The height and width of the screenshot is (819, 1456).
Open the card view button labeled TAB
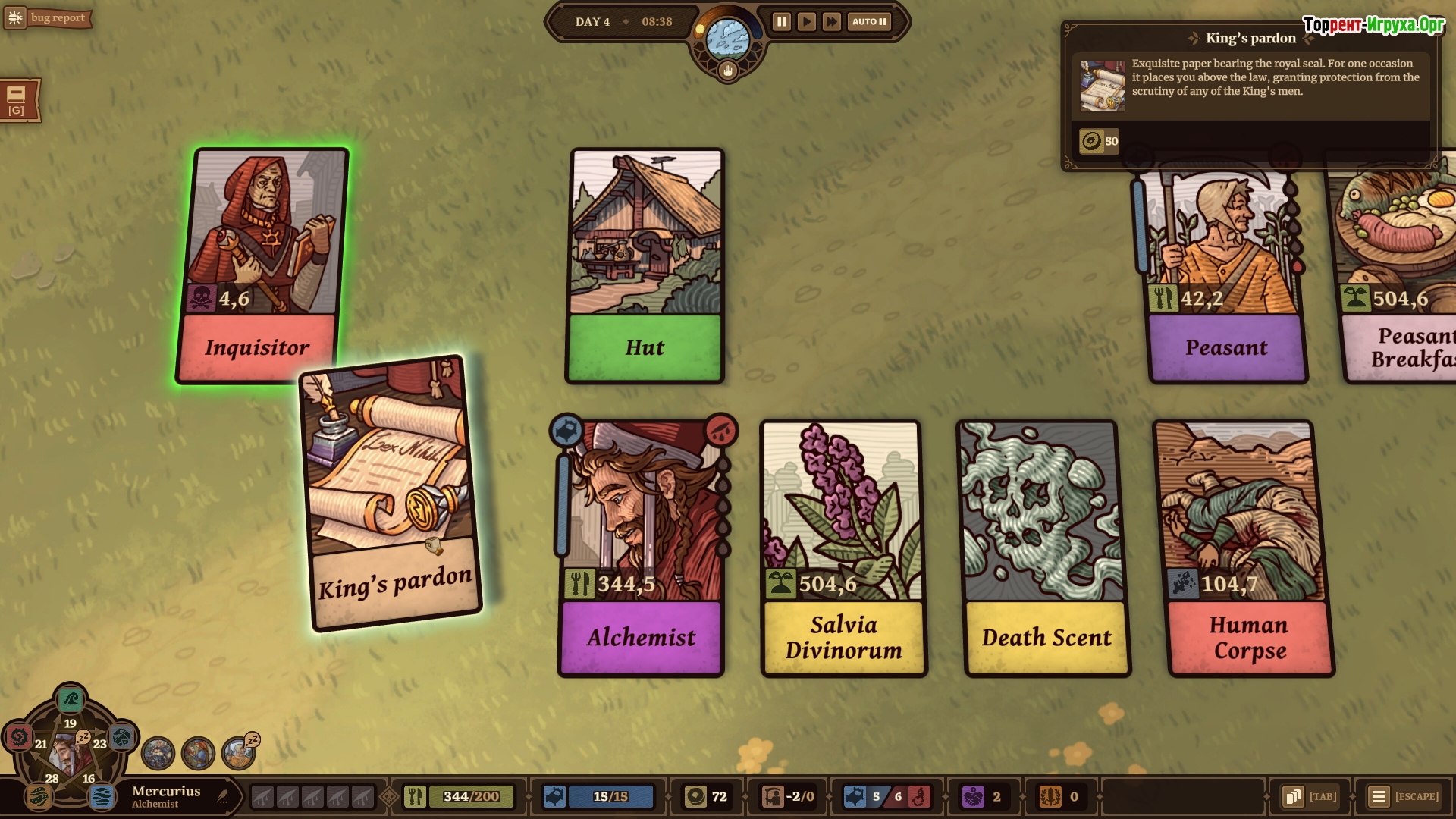click(1310, 796)
